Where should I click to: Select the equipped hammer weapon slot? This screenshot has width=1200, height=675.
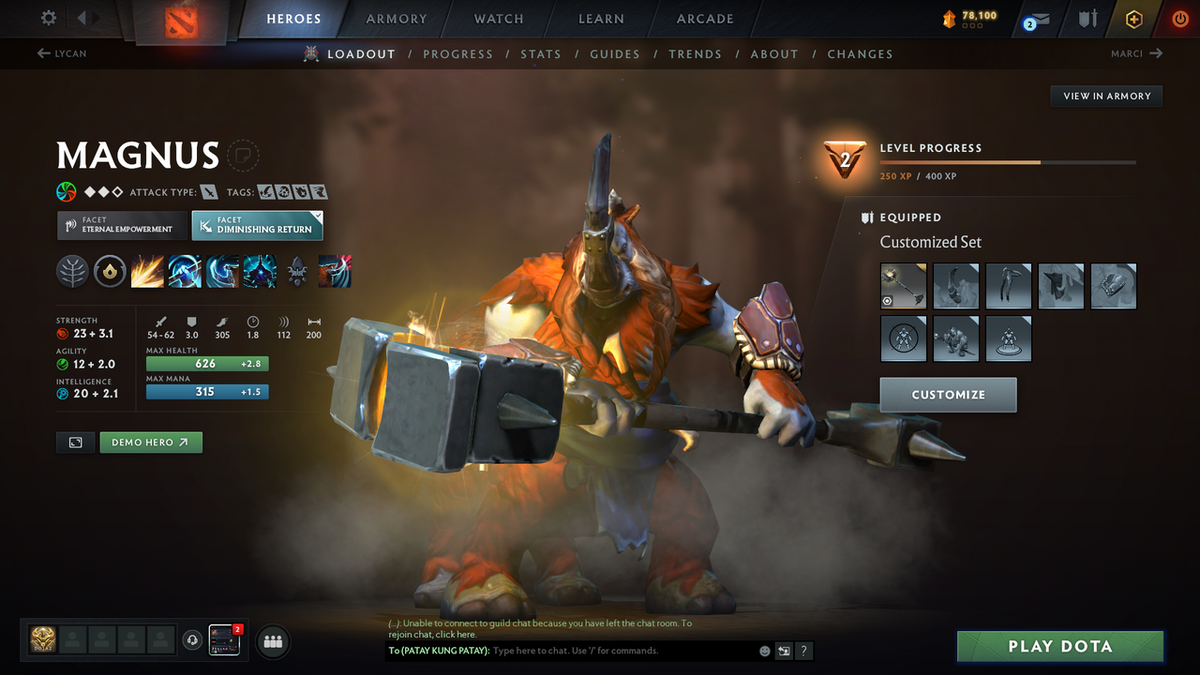point(903,286)
